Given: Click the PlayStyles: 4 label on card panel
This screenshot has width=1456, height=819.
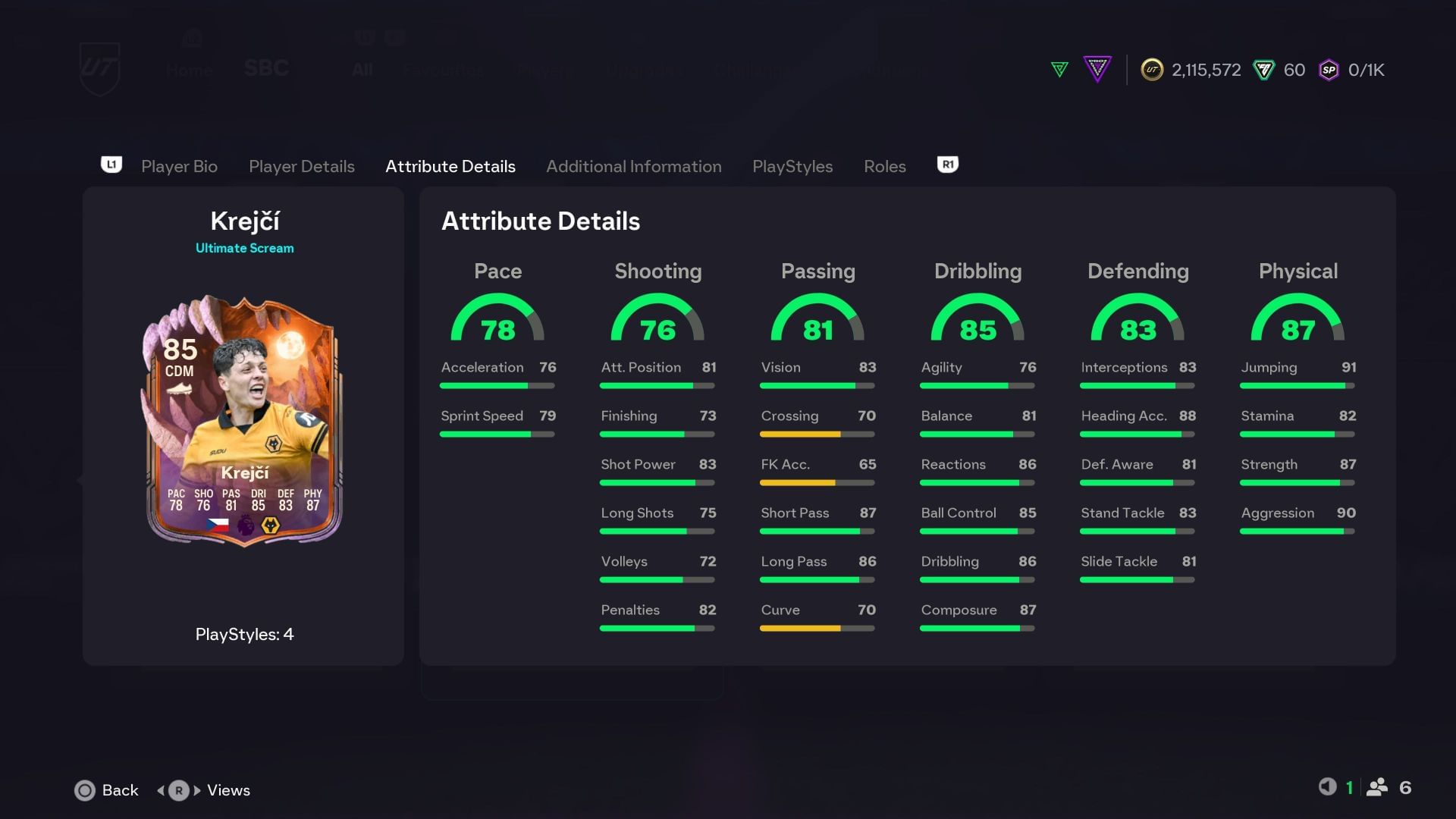Looking at the screenshot, I should point(244,635).
